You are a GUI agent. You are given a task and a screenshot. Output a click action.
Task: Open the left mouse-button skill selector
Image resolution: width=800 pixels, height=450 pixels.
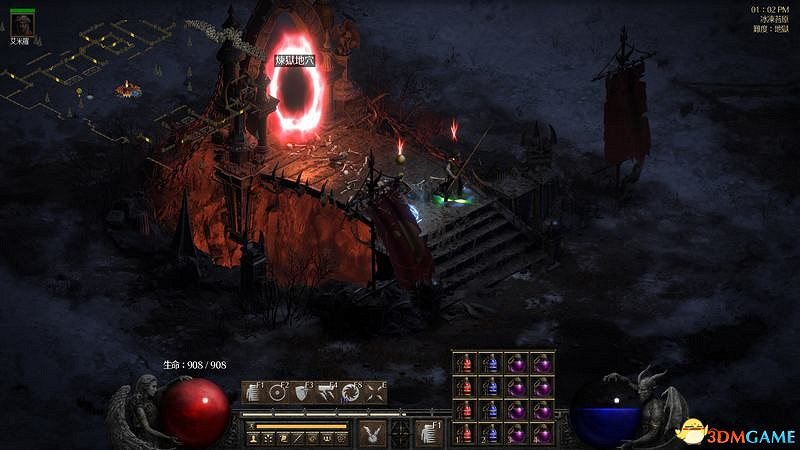[373, 432]
